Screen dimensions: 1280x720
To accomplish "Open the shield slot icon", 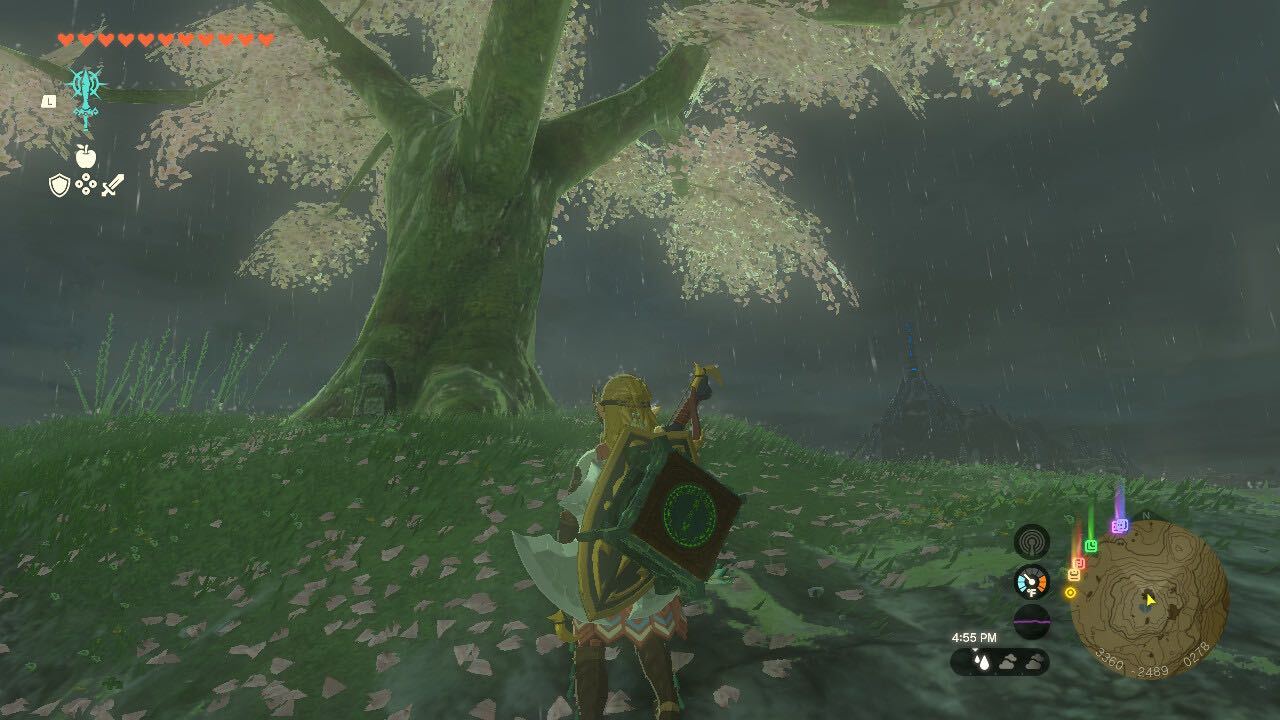I will click(x=60, y=184).
